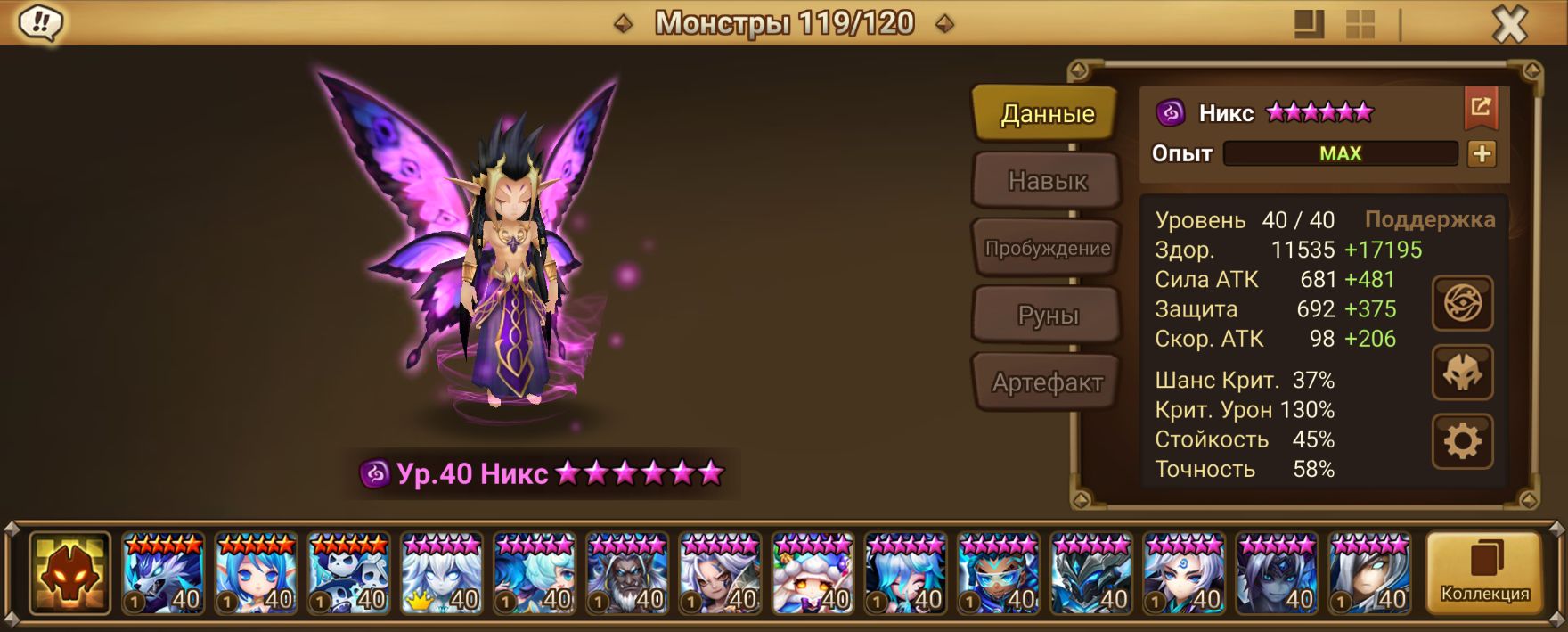The width and height of the screenshot is (1568, 632).
Task: Choose the grey-bearded old man monster portrait
Action: (627, 573)
